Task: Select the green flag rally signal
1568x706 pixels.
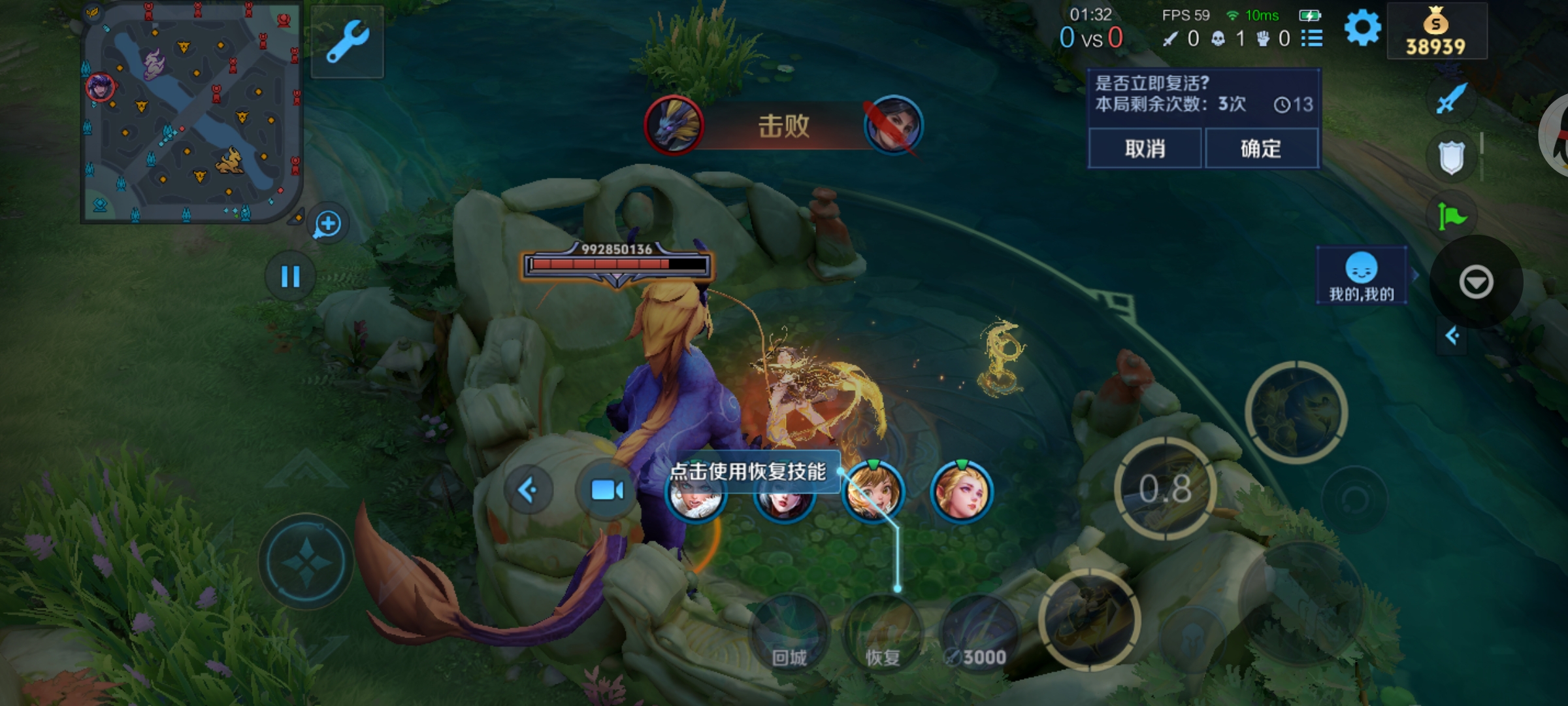Action: coord(1451,216)
